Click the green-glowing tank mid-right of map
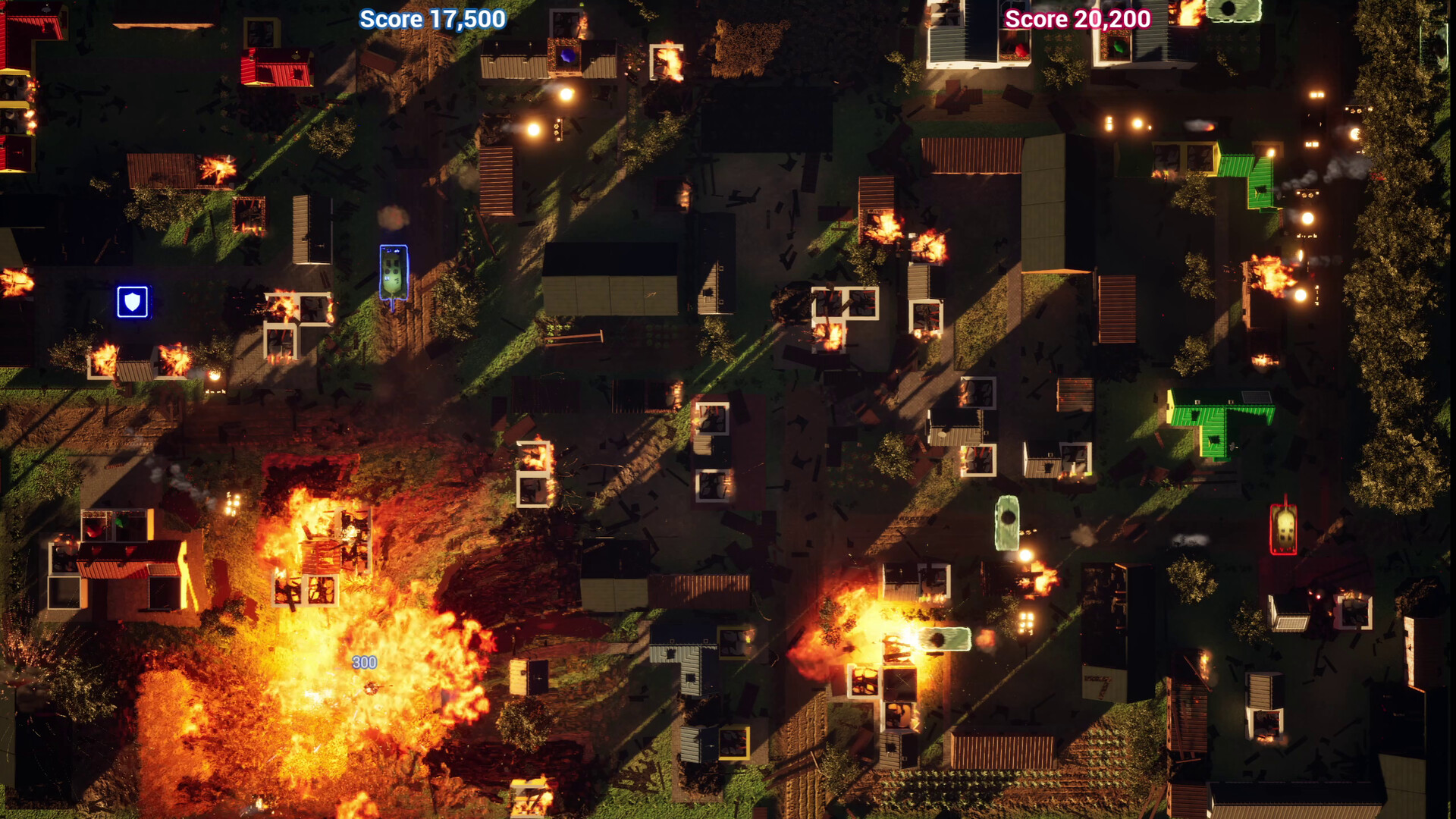 coord(1009,523)
